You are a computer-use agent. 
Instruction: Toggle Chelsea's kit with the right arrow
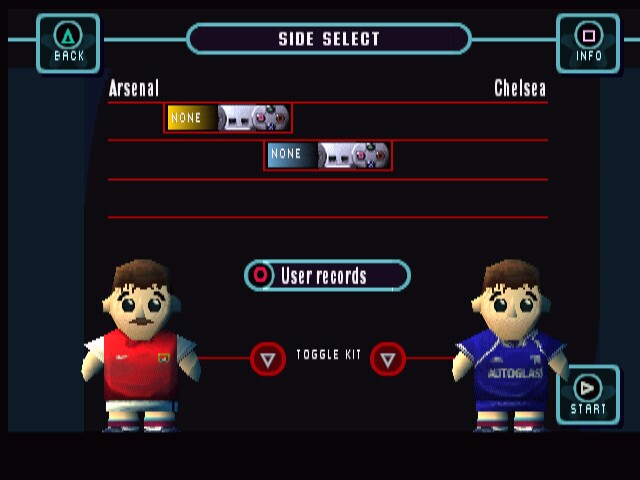click(x=388, y=358)
